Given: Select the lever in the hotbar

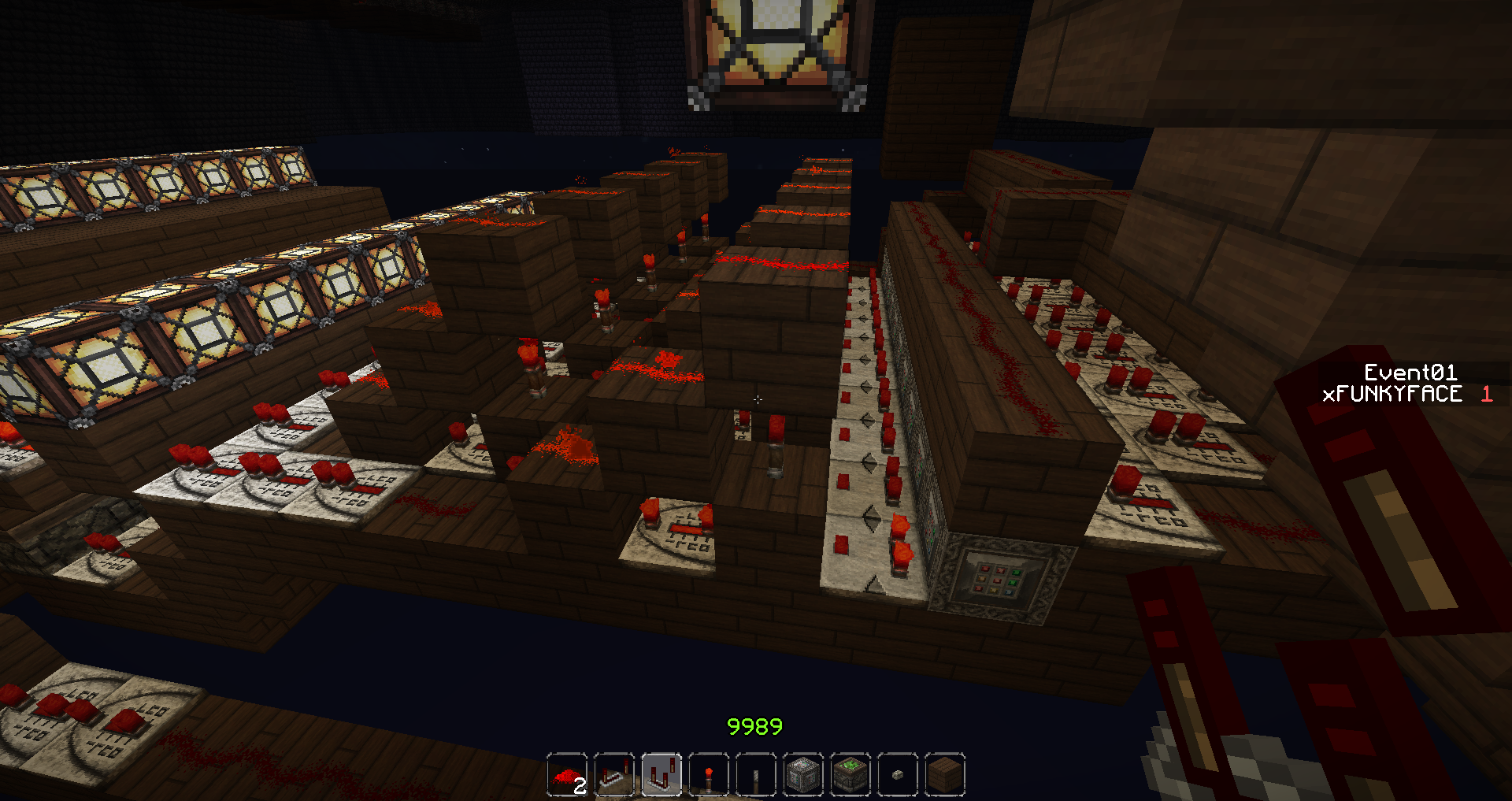Looking at the screenshot, I should [x=756, y=775].
